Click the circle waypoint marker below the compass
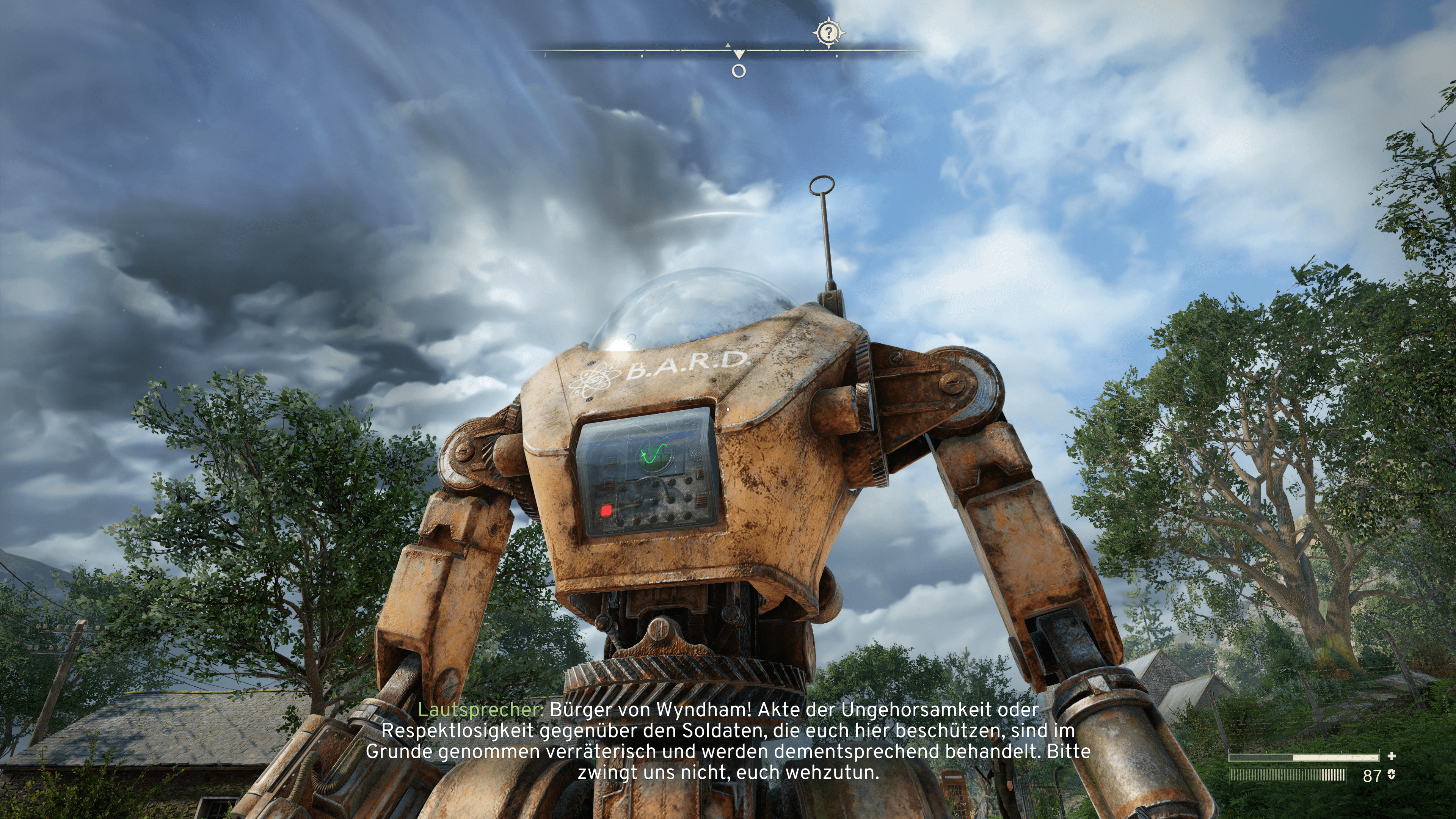 click(739, 71)
